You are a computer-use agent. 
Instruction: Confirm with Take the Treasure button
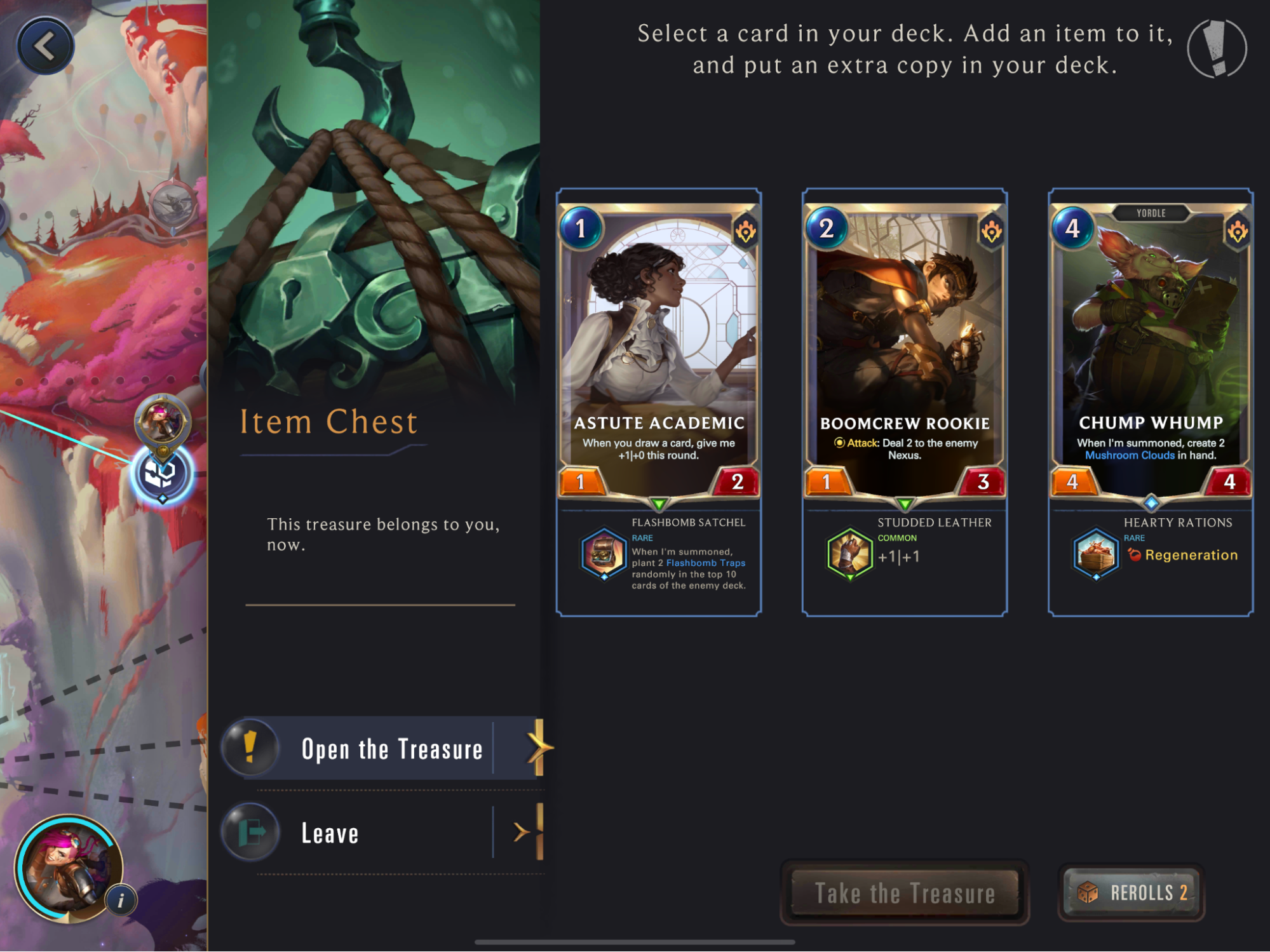pyautogui.click(x=904, y=893)
